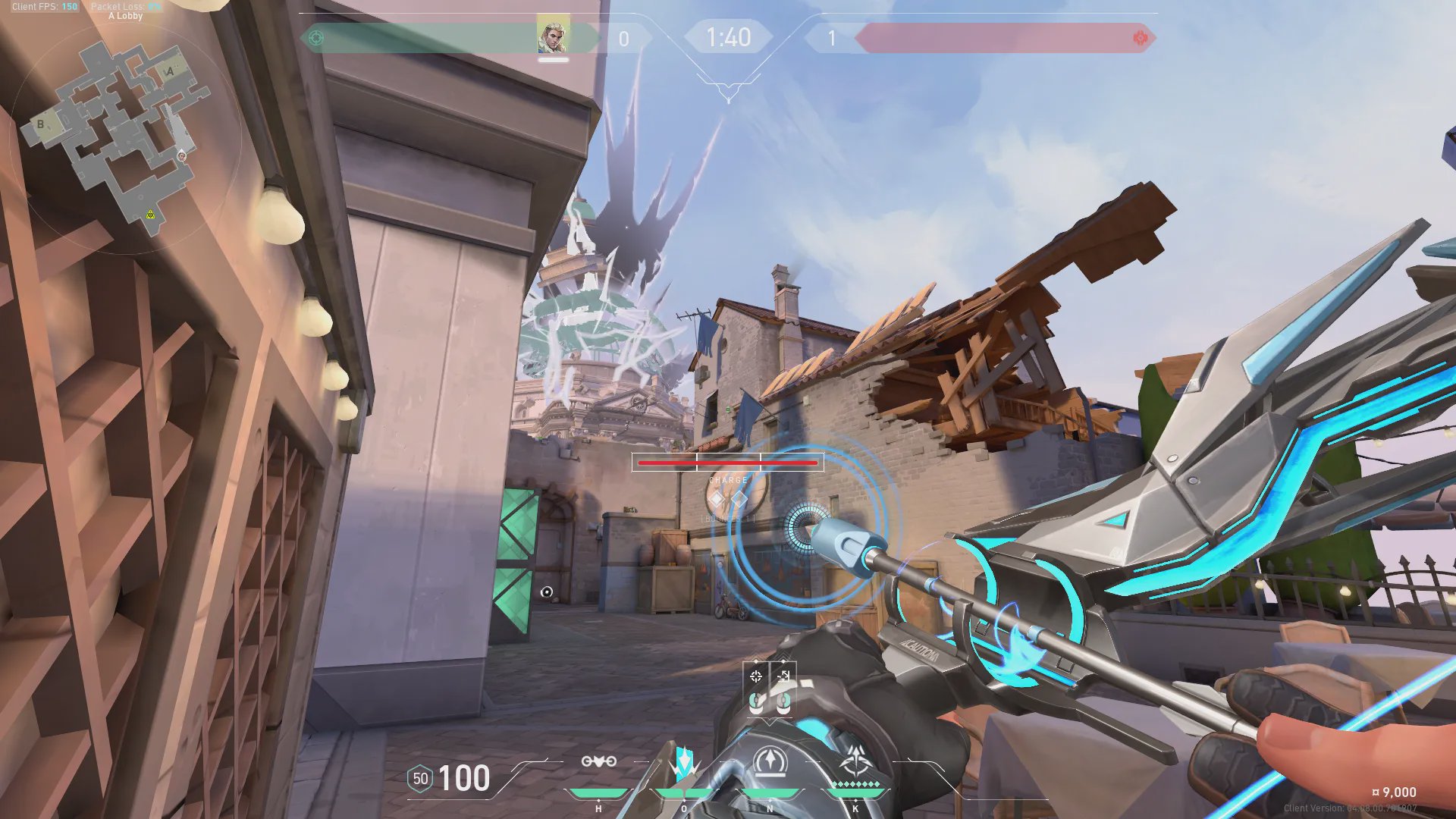1456x819 pixels.
Task: Select the A site marker on minimap
Action: point(170,71)
